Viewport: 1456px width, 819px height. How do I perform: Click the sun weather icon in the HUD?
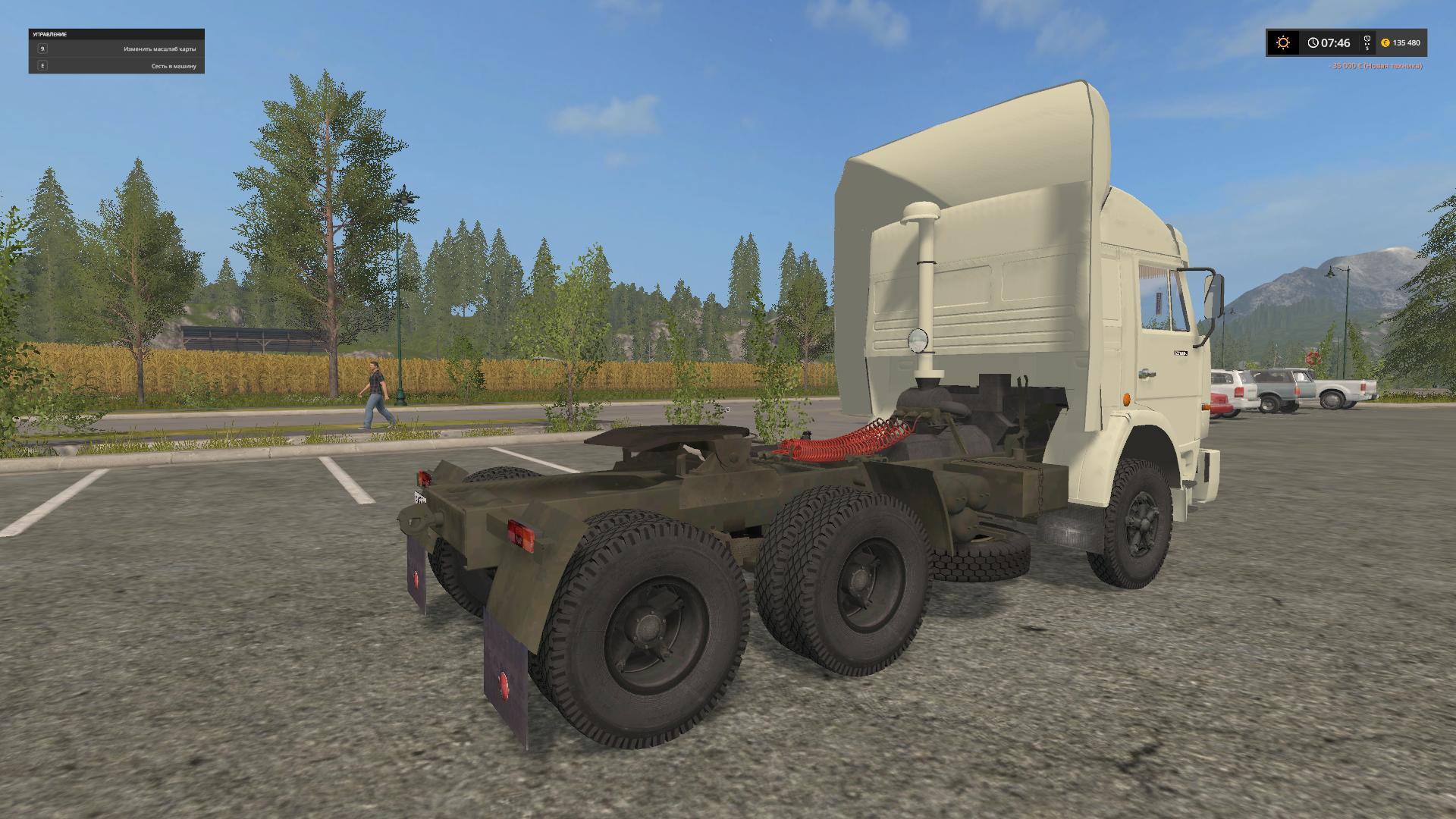point(1282,43)
